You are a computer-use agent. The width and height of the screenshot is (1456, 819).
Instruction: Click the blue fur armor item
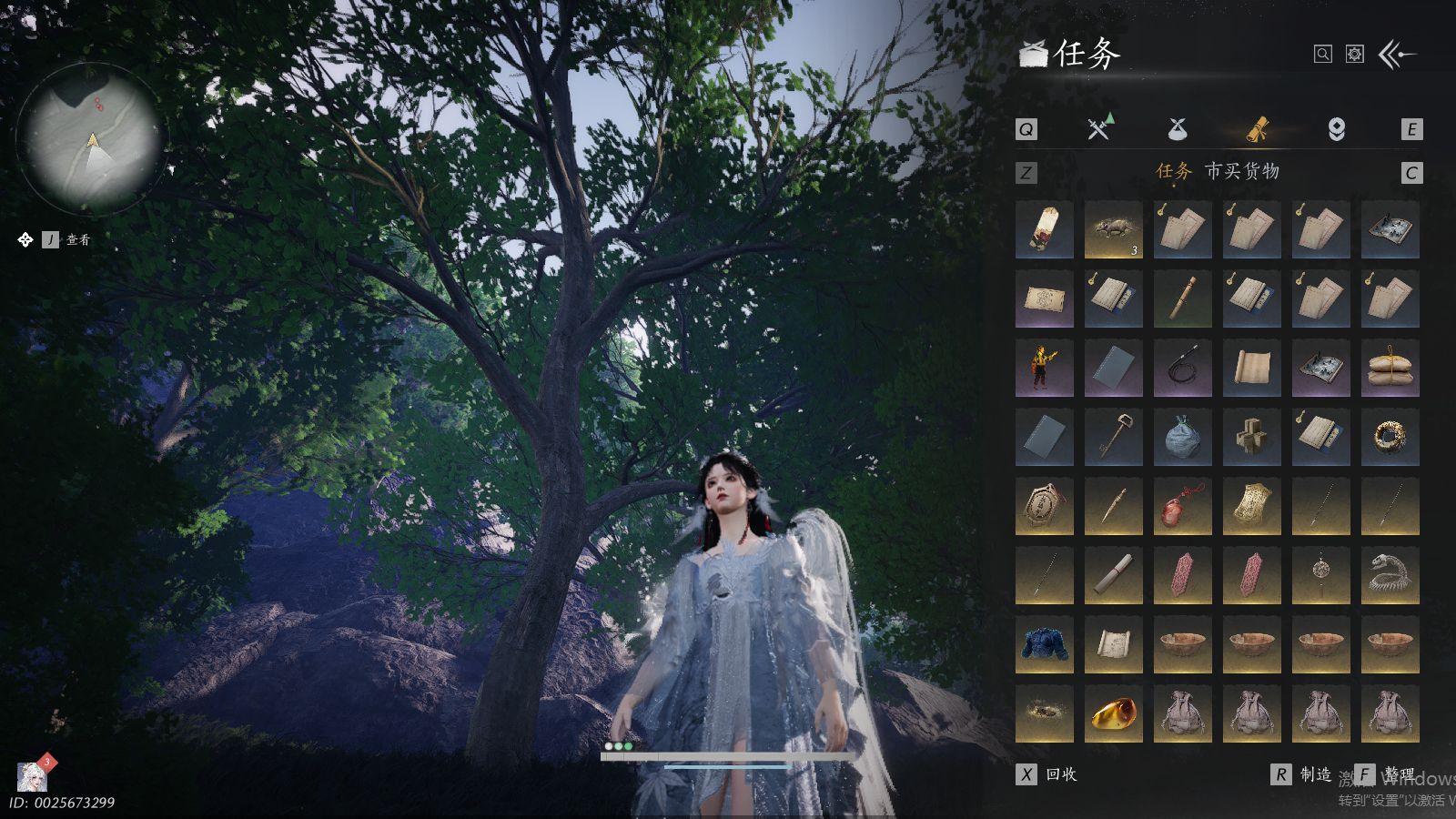pyautogui.click(x=1044, y=644)
